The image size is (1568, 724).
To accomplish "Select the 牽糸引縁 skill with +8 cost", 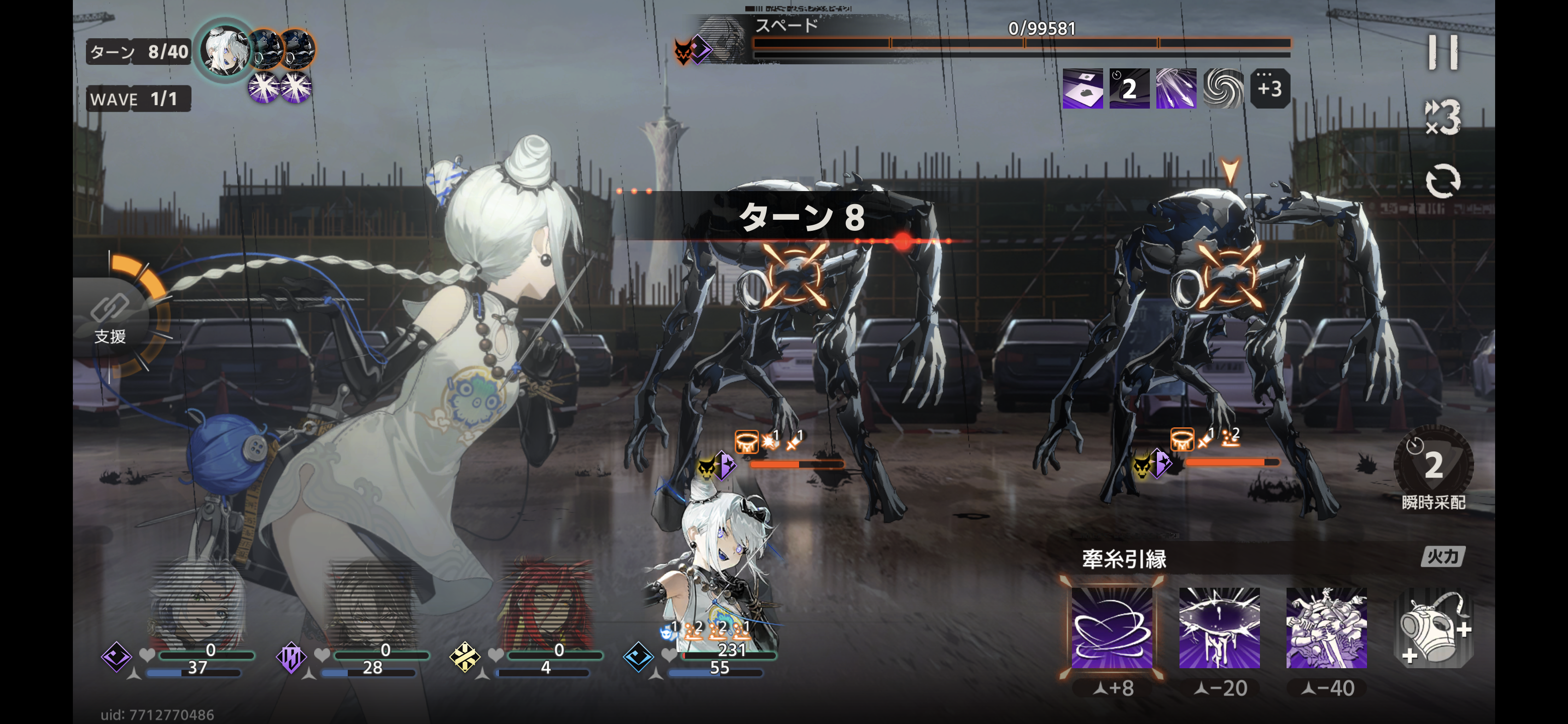I will [1112, 627].
